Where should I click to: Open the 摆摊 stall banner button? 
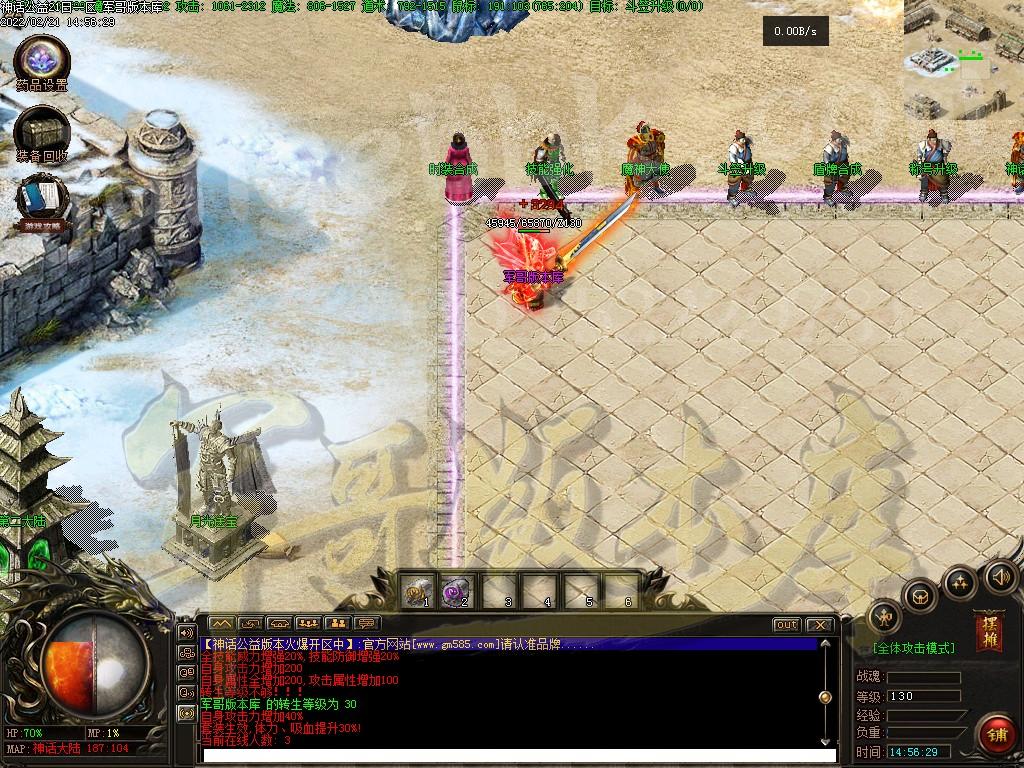989,632
